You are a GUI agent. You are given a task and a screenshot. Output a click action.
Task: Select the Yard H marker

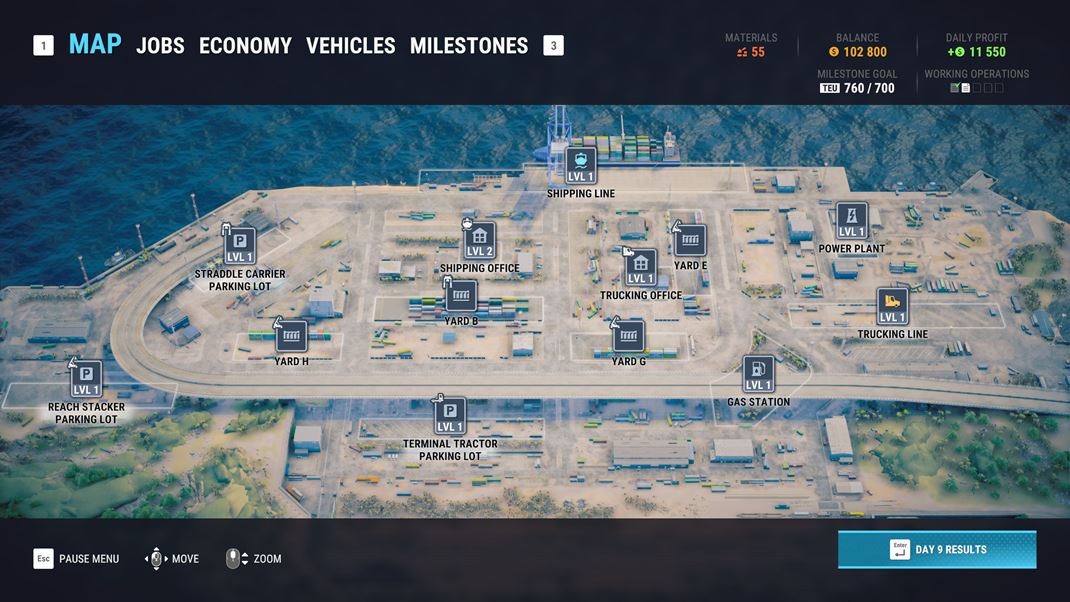[291, 336]
